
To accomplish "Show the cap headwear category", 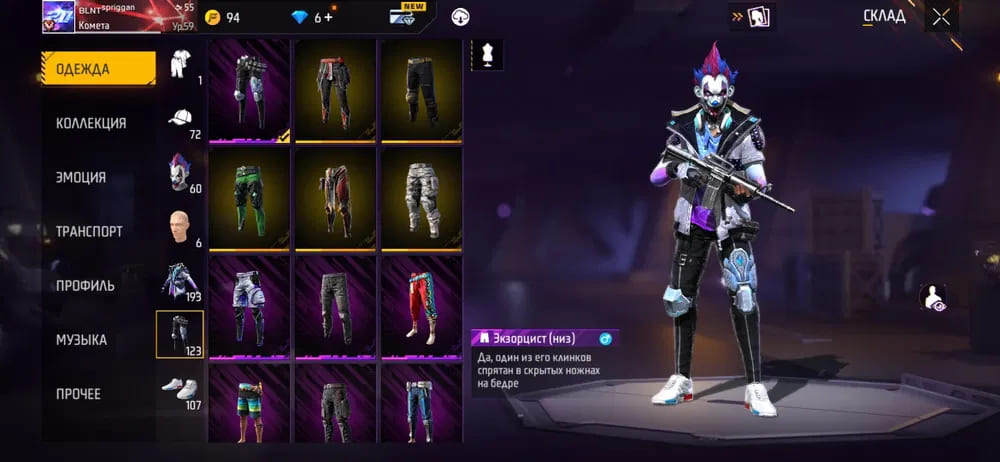I will tap(179, 120).
